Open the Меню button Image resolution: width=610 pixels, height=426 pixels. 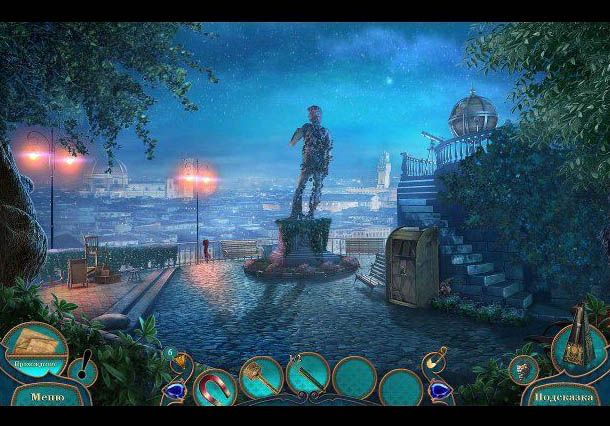click(x=47, y=397)
